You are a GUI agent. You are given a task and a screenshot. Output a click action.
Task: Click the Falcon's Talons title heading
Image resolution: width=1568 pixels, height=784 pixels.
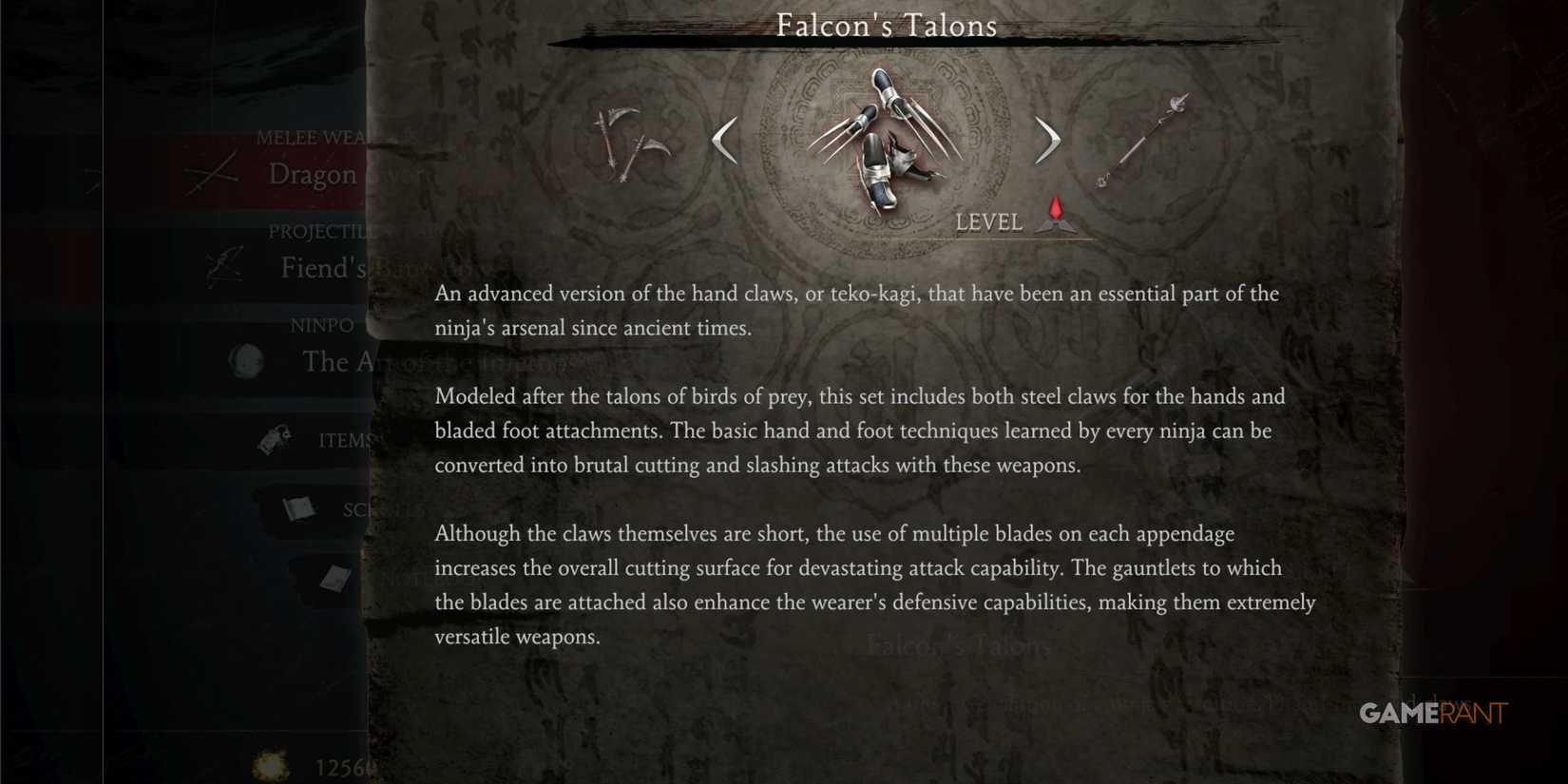click(x=886, y=26)
